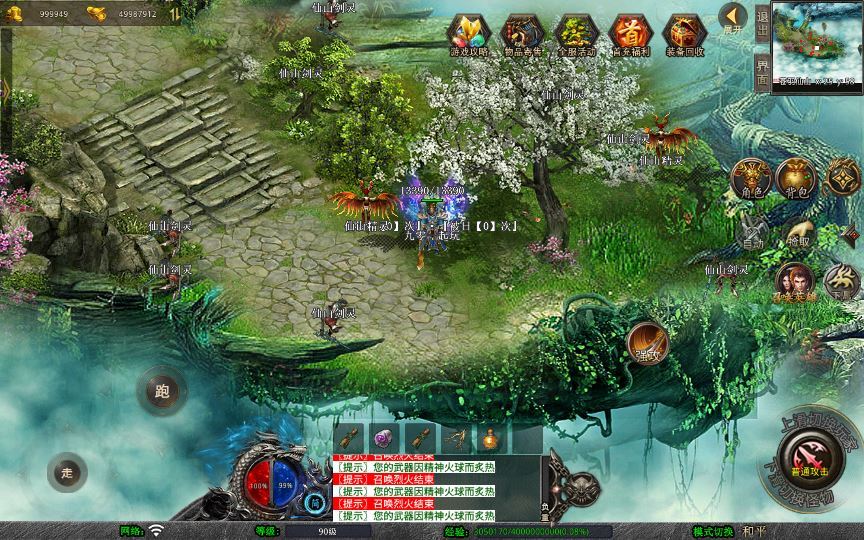Toggle 自动 auto-combat with crossed swords
Screen dimensions: 864x540
coord(754,232)
